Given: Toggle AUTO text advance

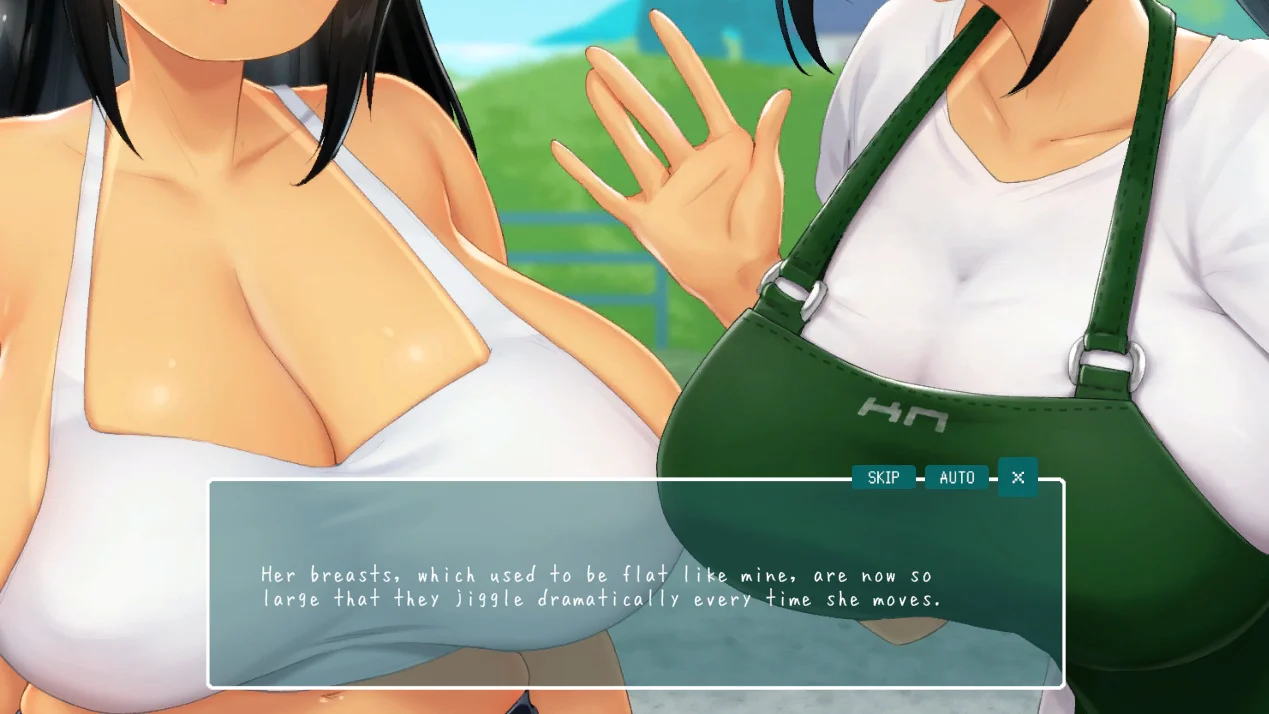Looking at the screenshot, I should (956, 478).
